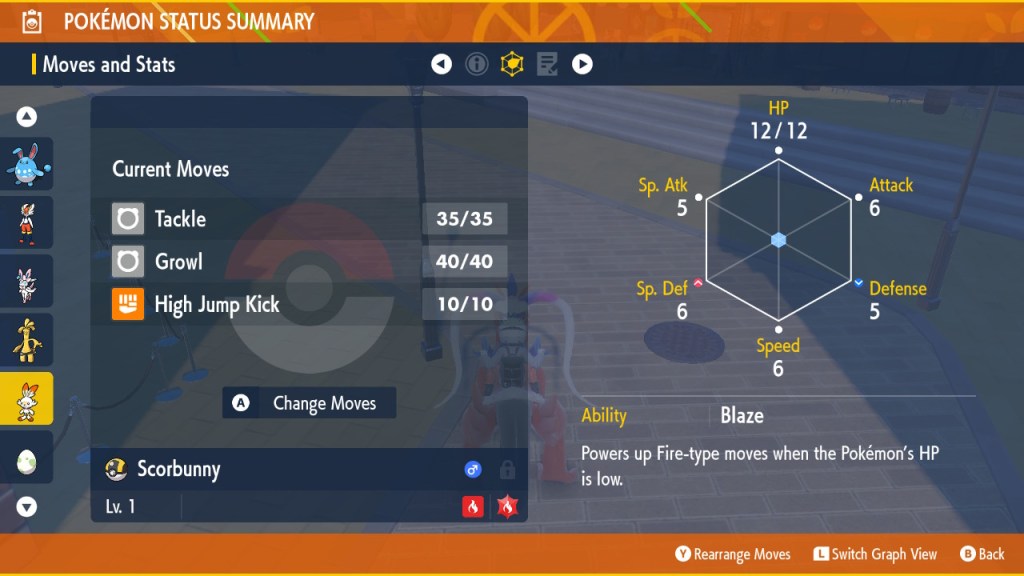View Sylveon from the party list
1024x576 pixels.
pos(27,283)
